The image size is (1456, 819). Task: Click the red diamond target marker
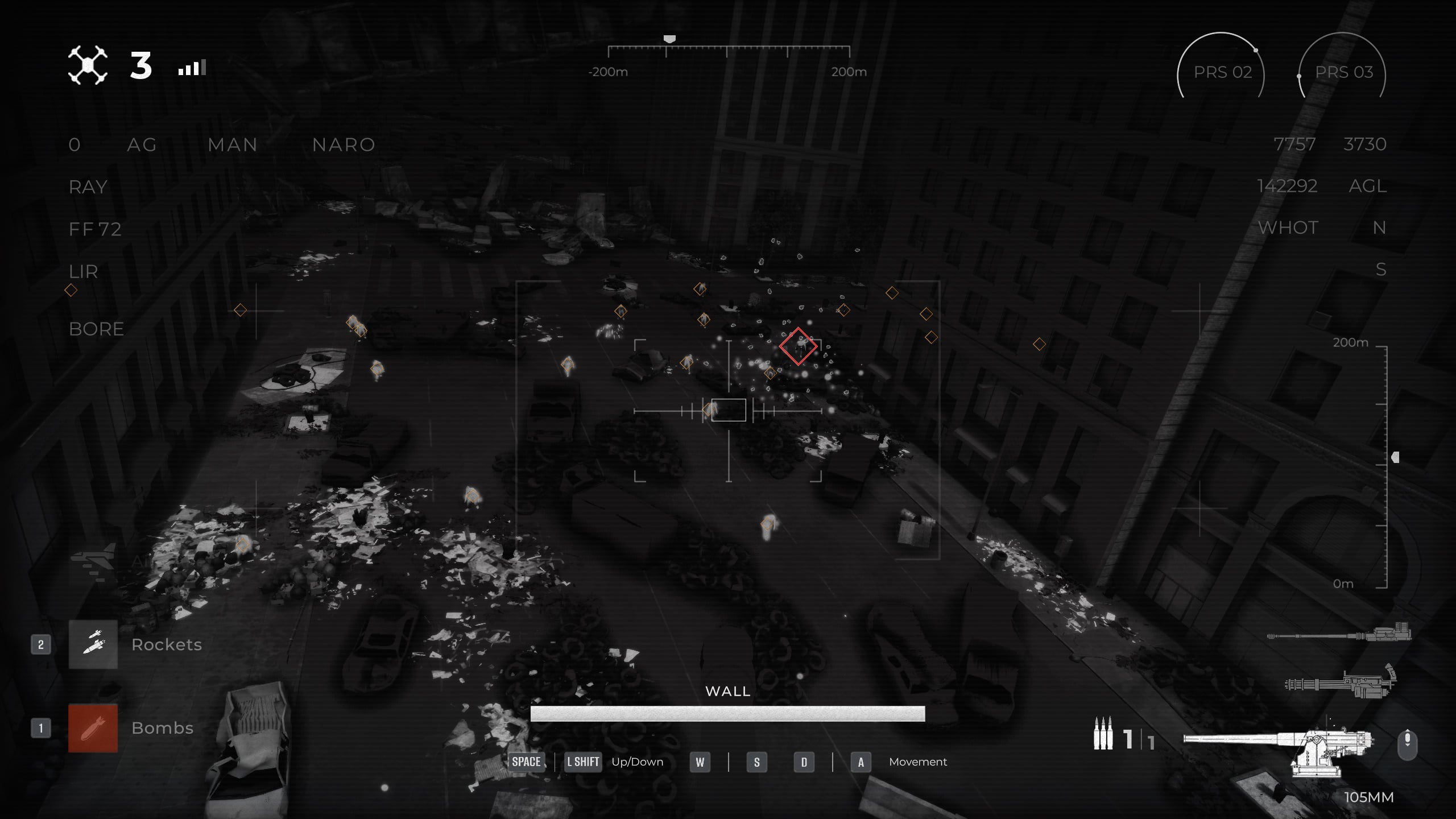pyautogui.click(x=798, y=346)
